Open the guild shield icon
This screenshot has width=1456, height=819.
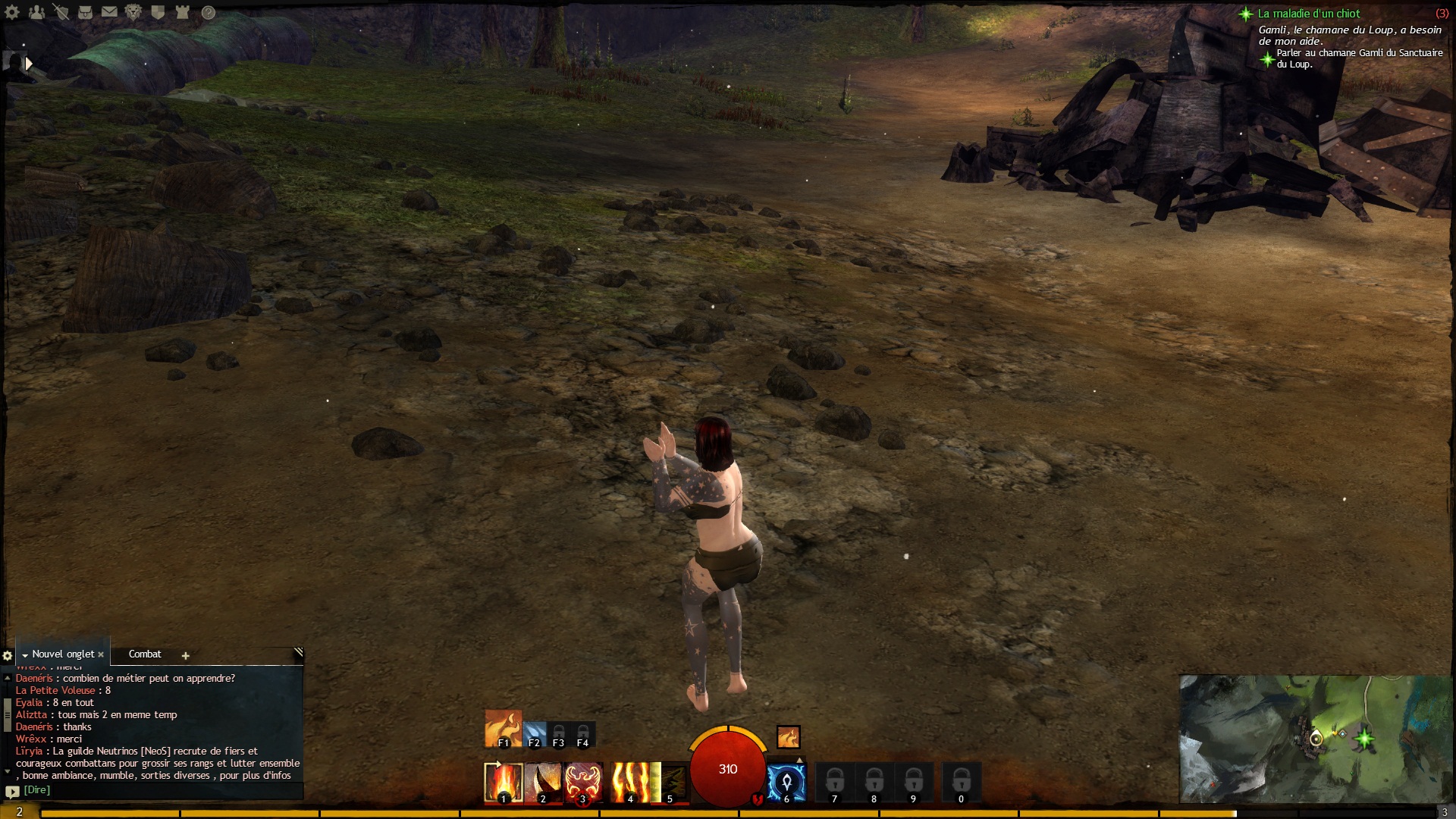pos(158,12)
